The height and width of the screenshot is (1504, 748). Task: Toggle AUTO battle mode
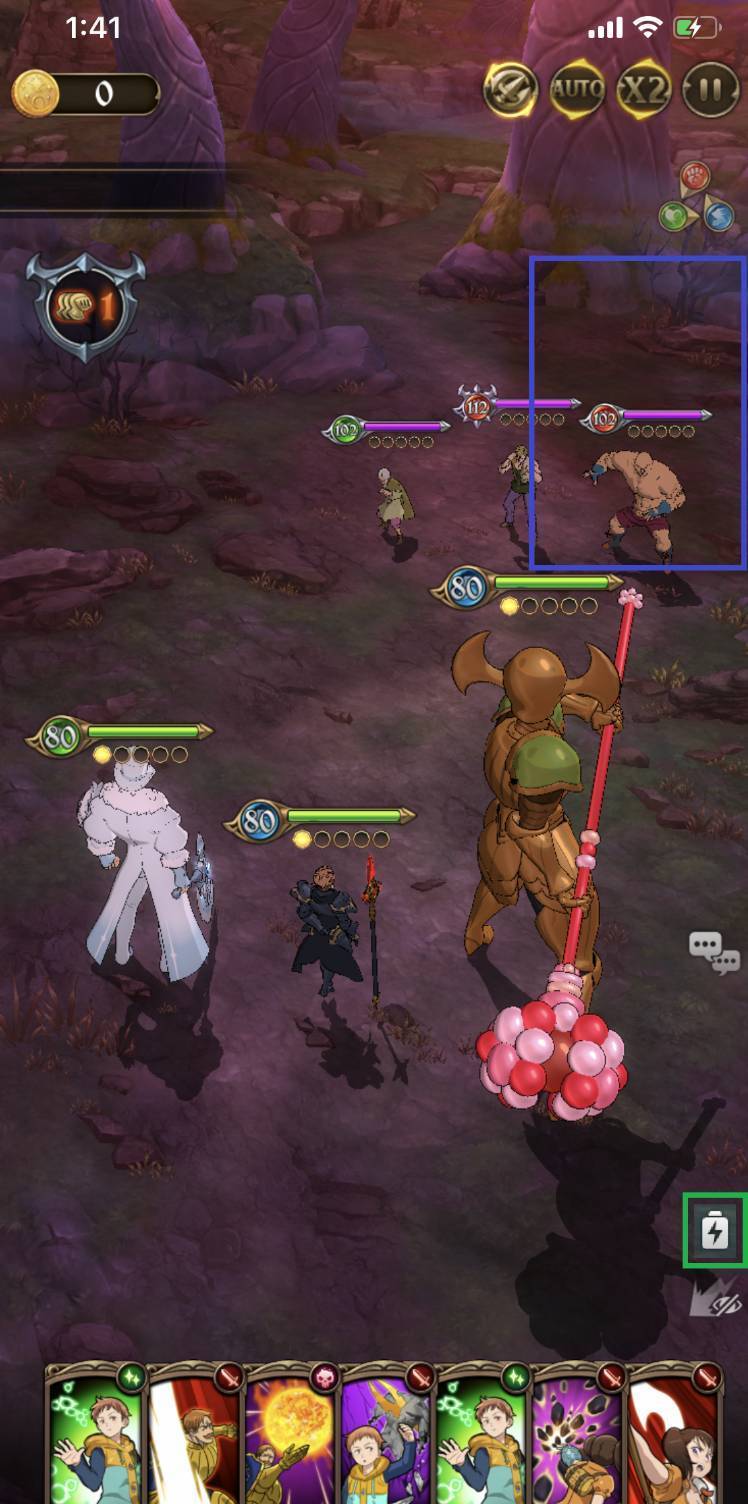click(577, 91)
